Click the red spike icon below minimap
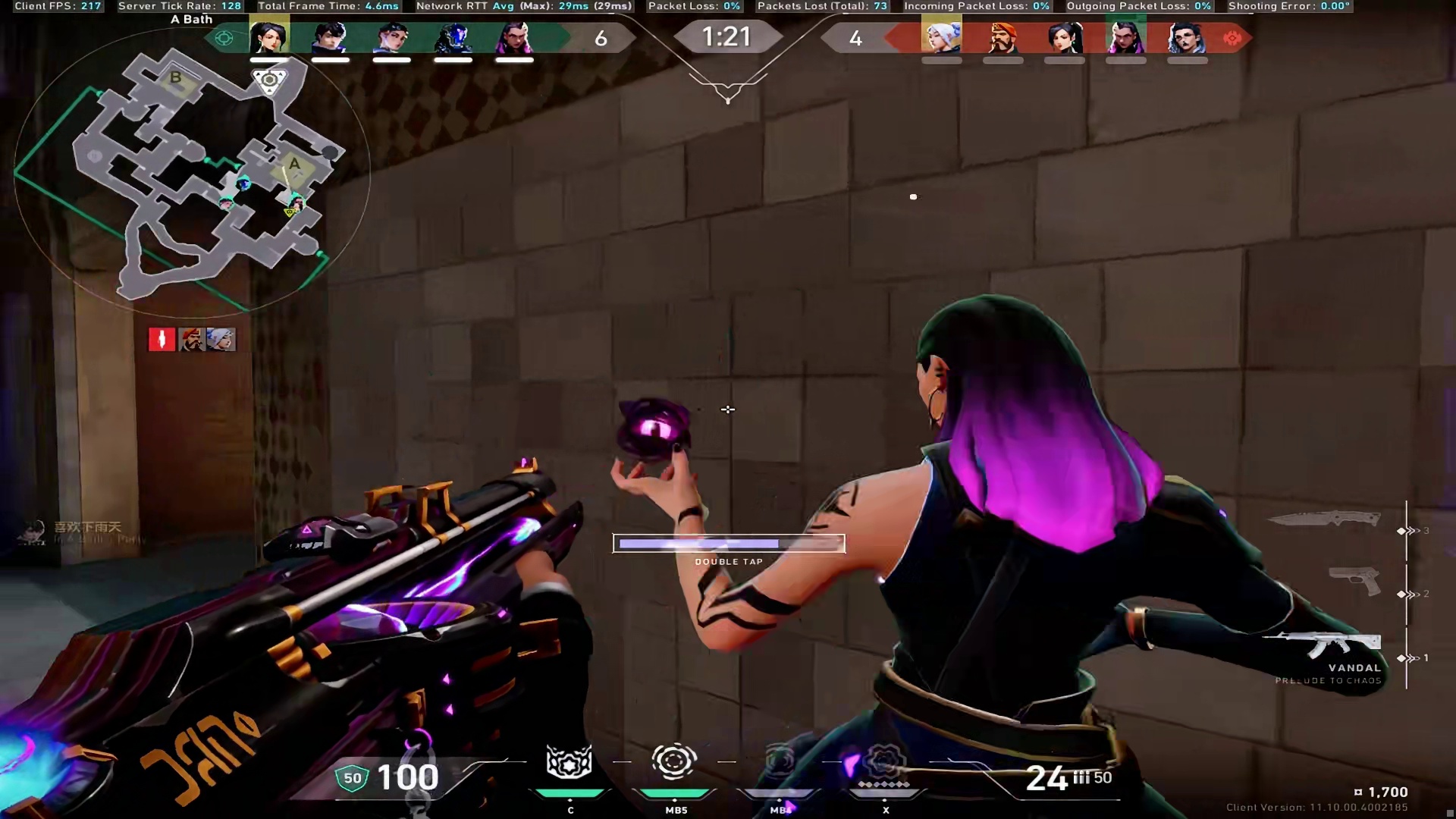 pyautogui.click(x=162, y=339)
